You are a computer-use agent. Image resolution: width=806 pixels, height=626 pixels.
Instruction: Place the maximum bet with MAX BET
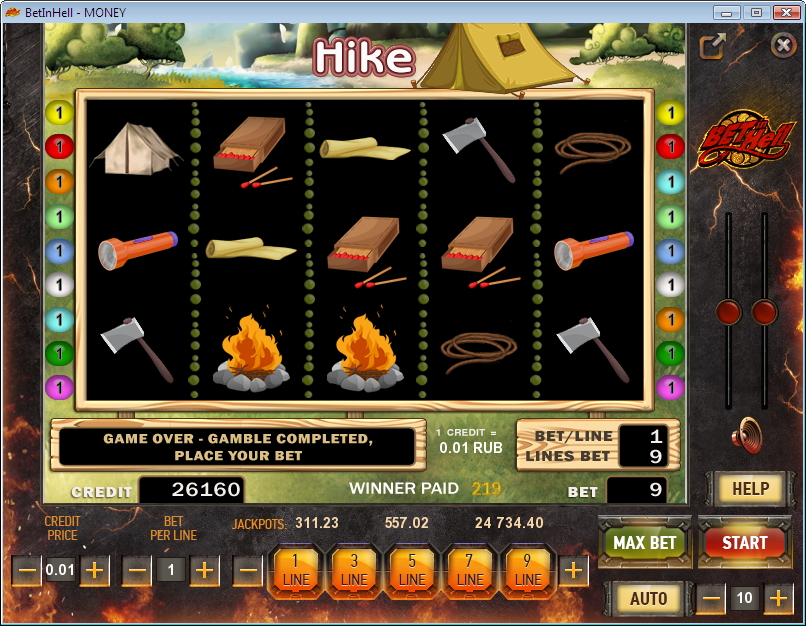pos(644,543)
